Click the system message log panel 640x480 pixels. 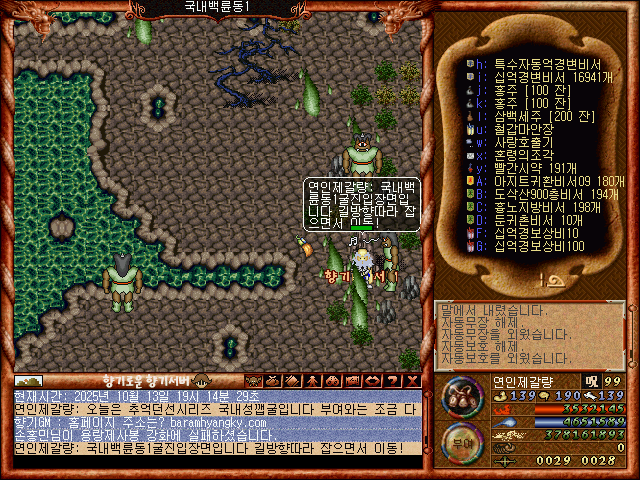coord(530,334)
